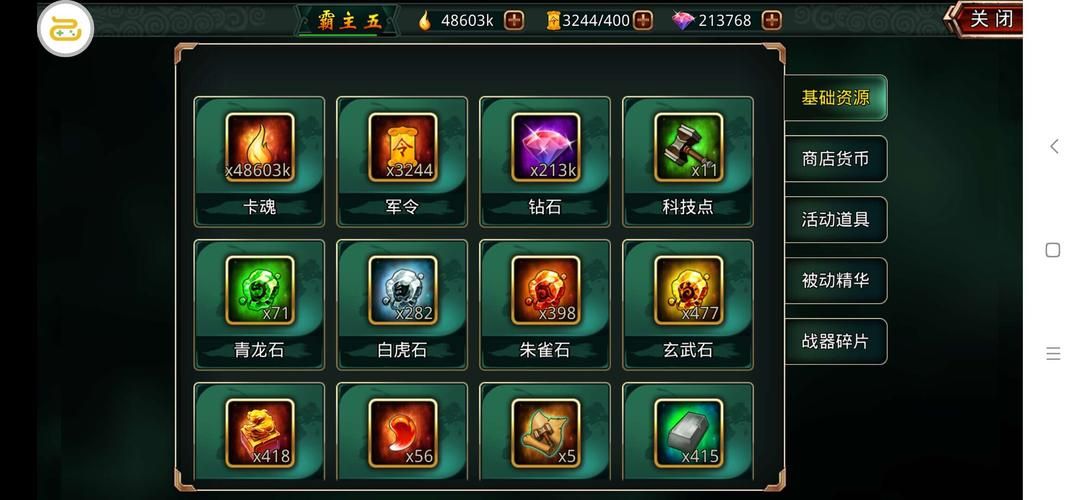This screenshot has height=500, width=1083.
Task: Buy diamonds with the plus button
Action: [771, 20]
